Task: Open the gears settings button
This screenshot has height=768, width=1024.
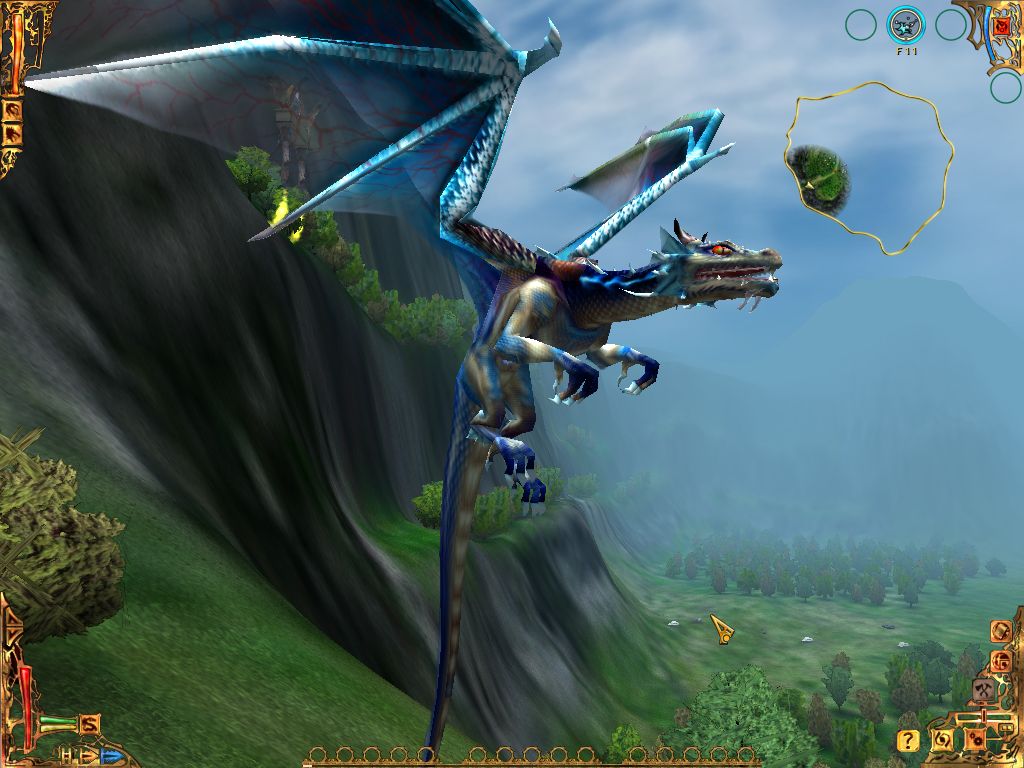Action: click(x=975, y=741)
